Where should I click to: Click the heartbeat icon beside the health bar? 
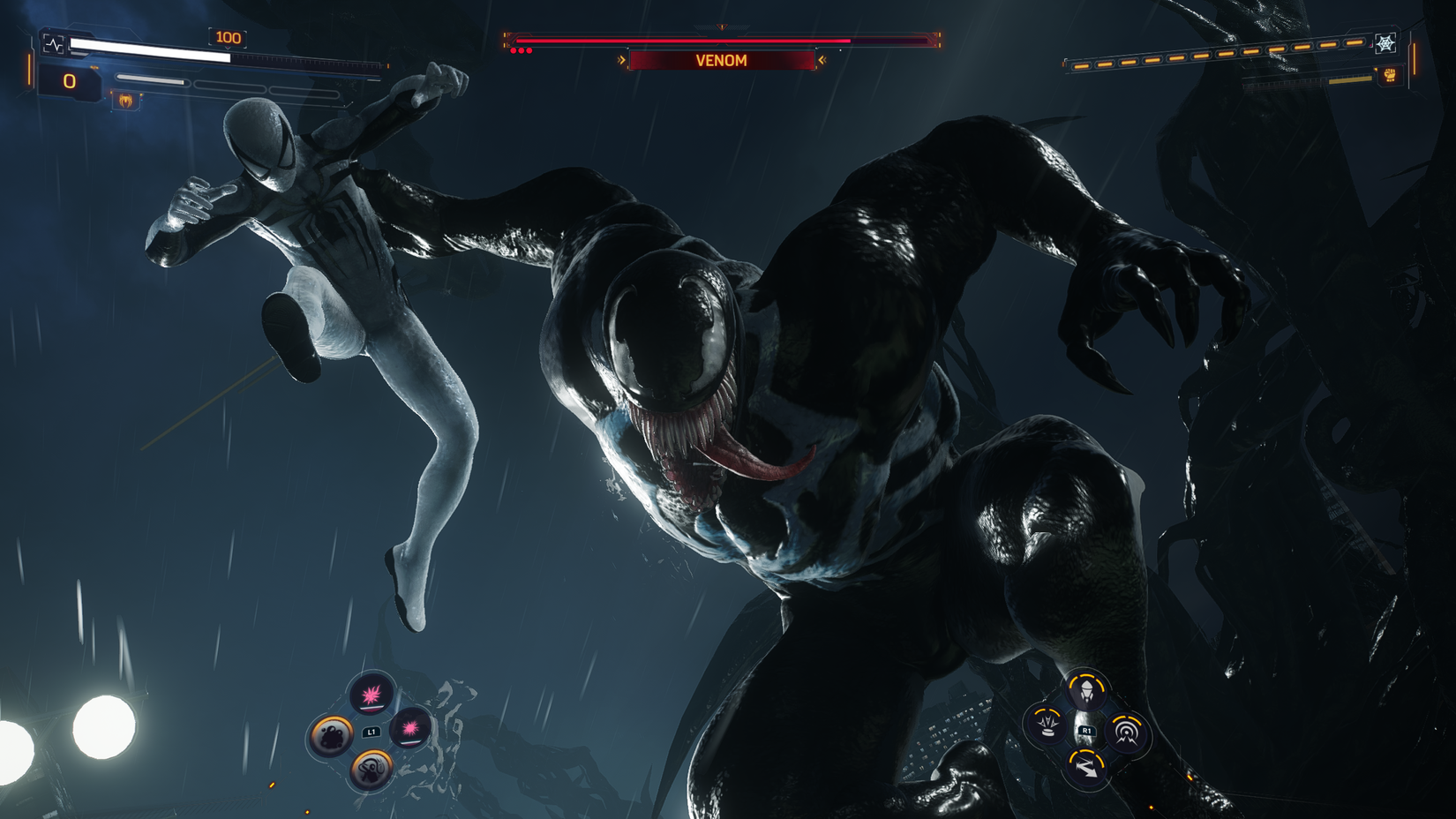tap(54, 45)
